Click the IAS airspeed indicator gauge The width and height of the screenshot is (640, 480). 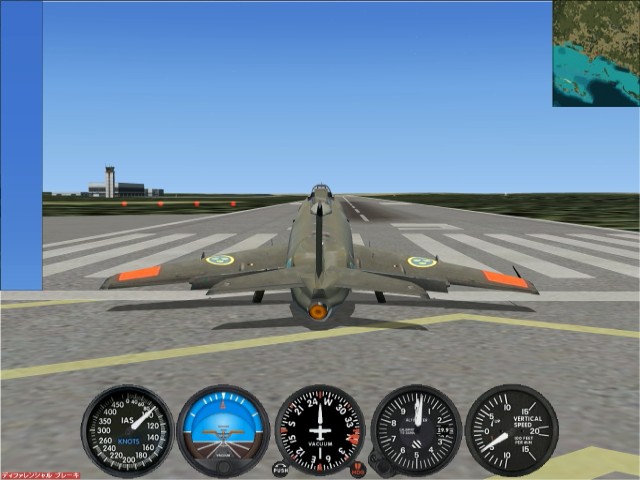tap(127, 430)
